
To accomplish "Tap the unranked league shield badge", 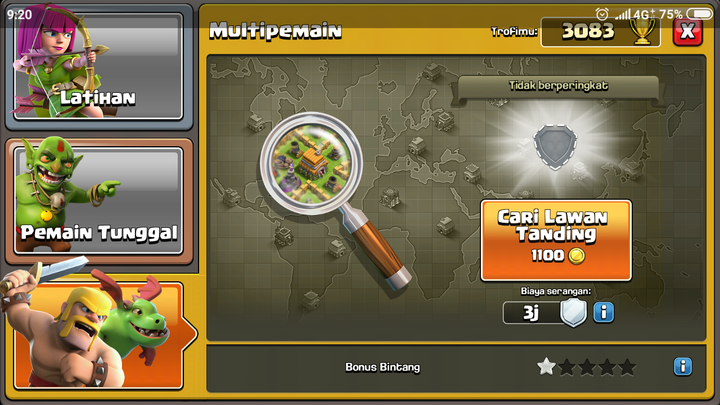I will pos(556,147).
